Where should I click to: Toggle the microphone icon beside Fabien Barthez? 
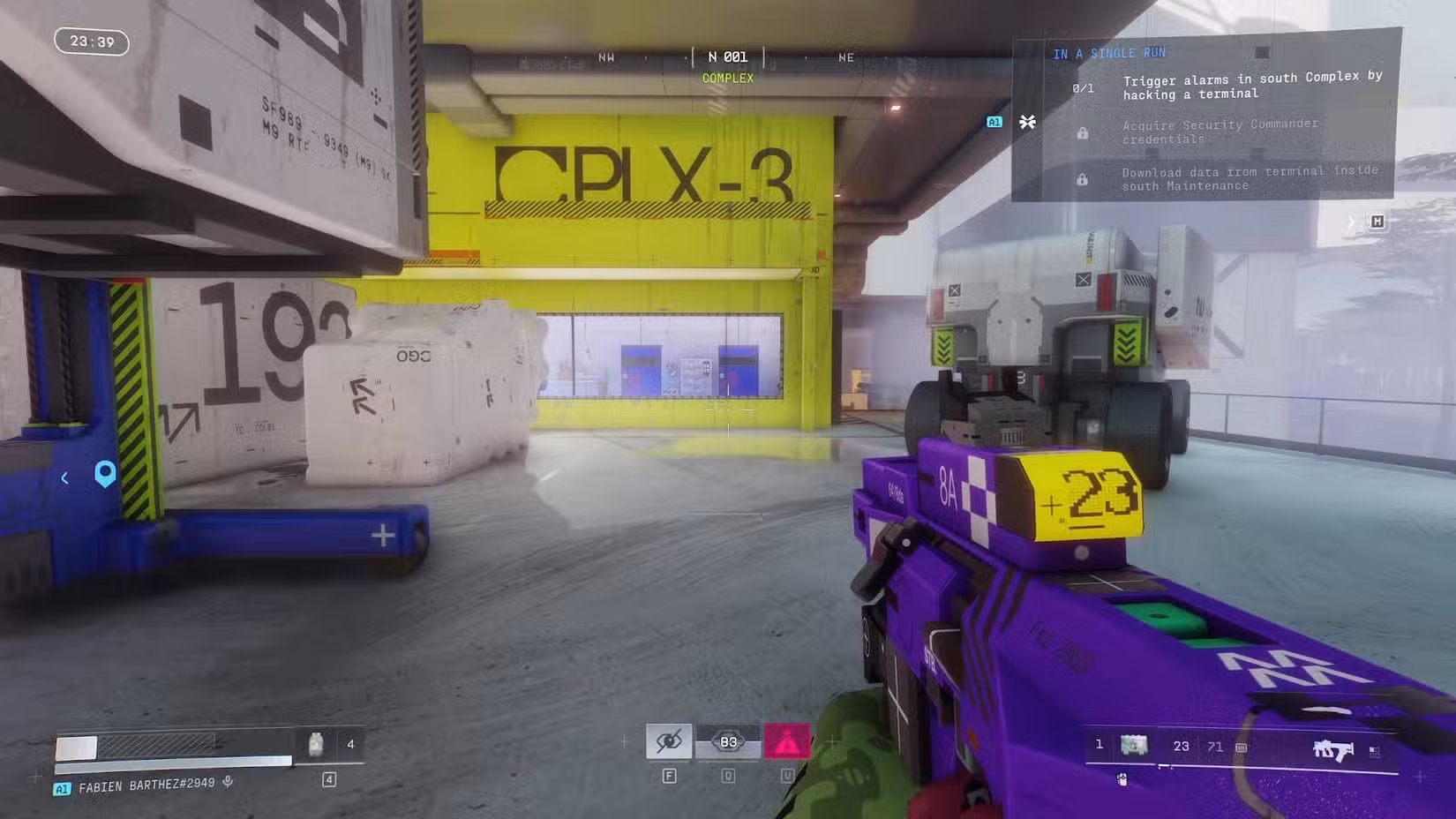coord(229,782)
